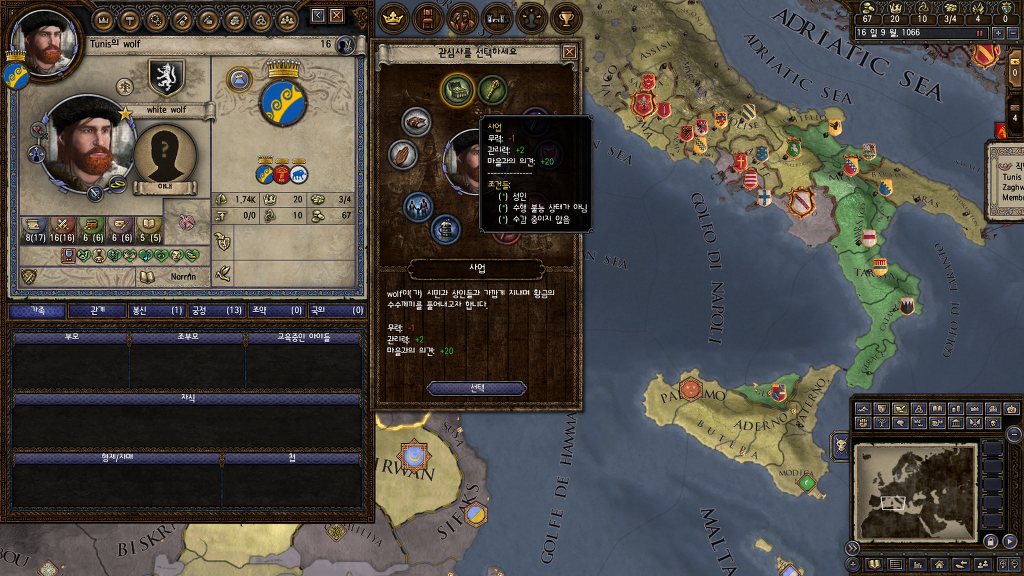Select the family focus with two figures
Image resolution: width=1024 pixels, height=576 pixels.
coord(416,205)
